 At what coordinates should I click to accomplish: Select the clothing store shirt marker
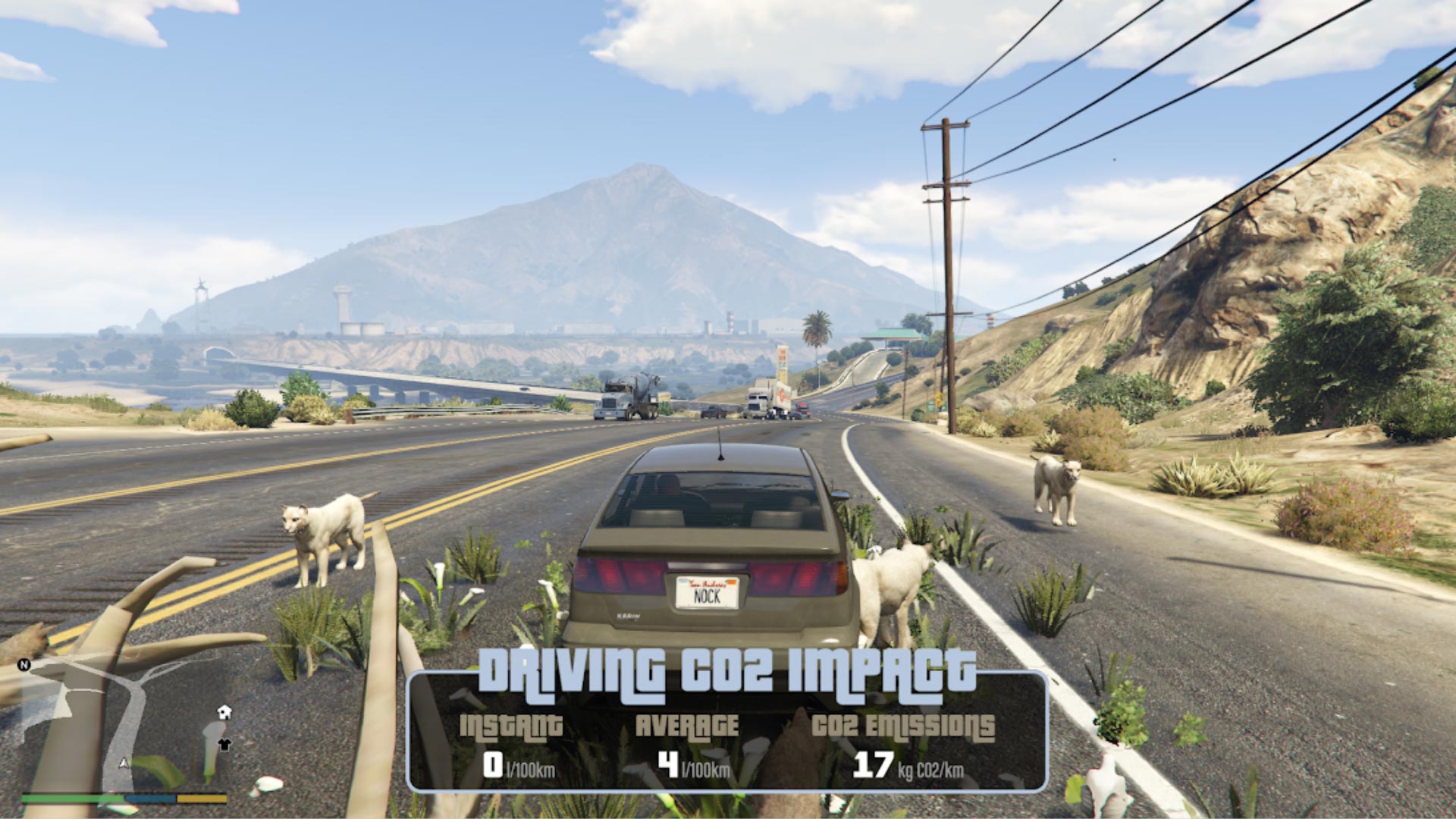coord(224,744)
